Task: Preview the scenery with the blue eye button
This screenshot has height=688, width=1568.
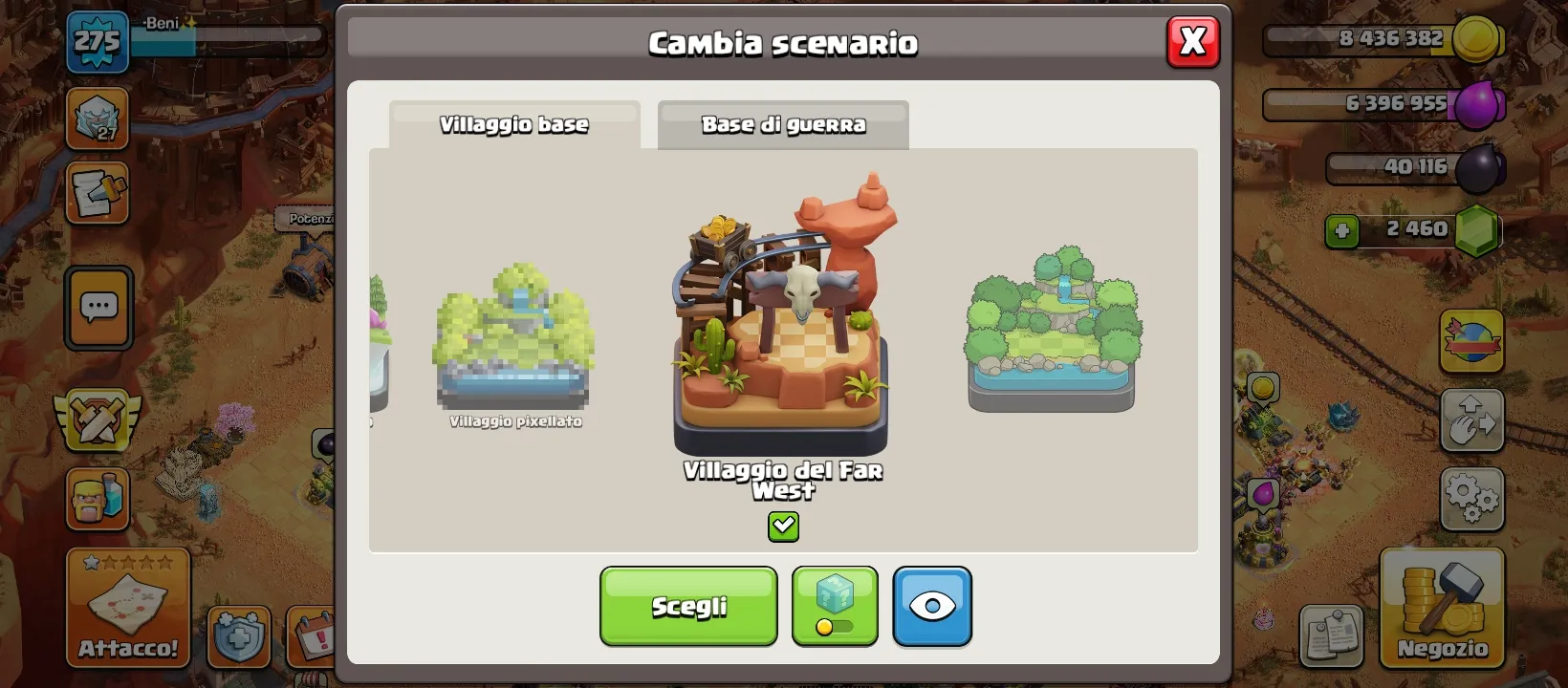Action: [932, 606]
